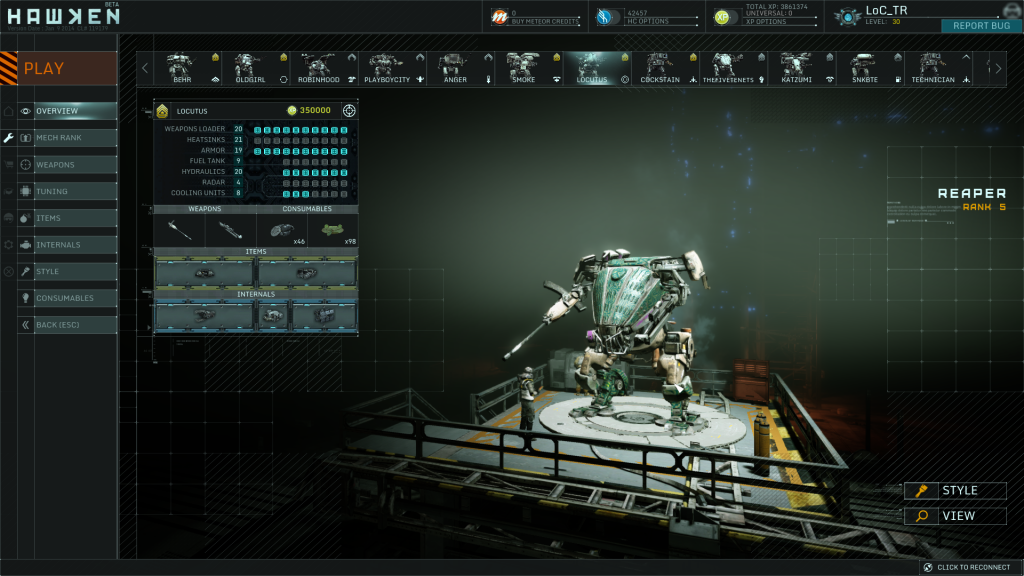
Task: Choose Style in the left sidebar
Action: pos(67,272)
